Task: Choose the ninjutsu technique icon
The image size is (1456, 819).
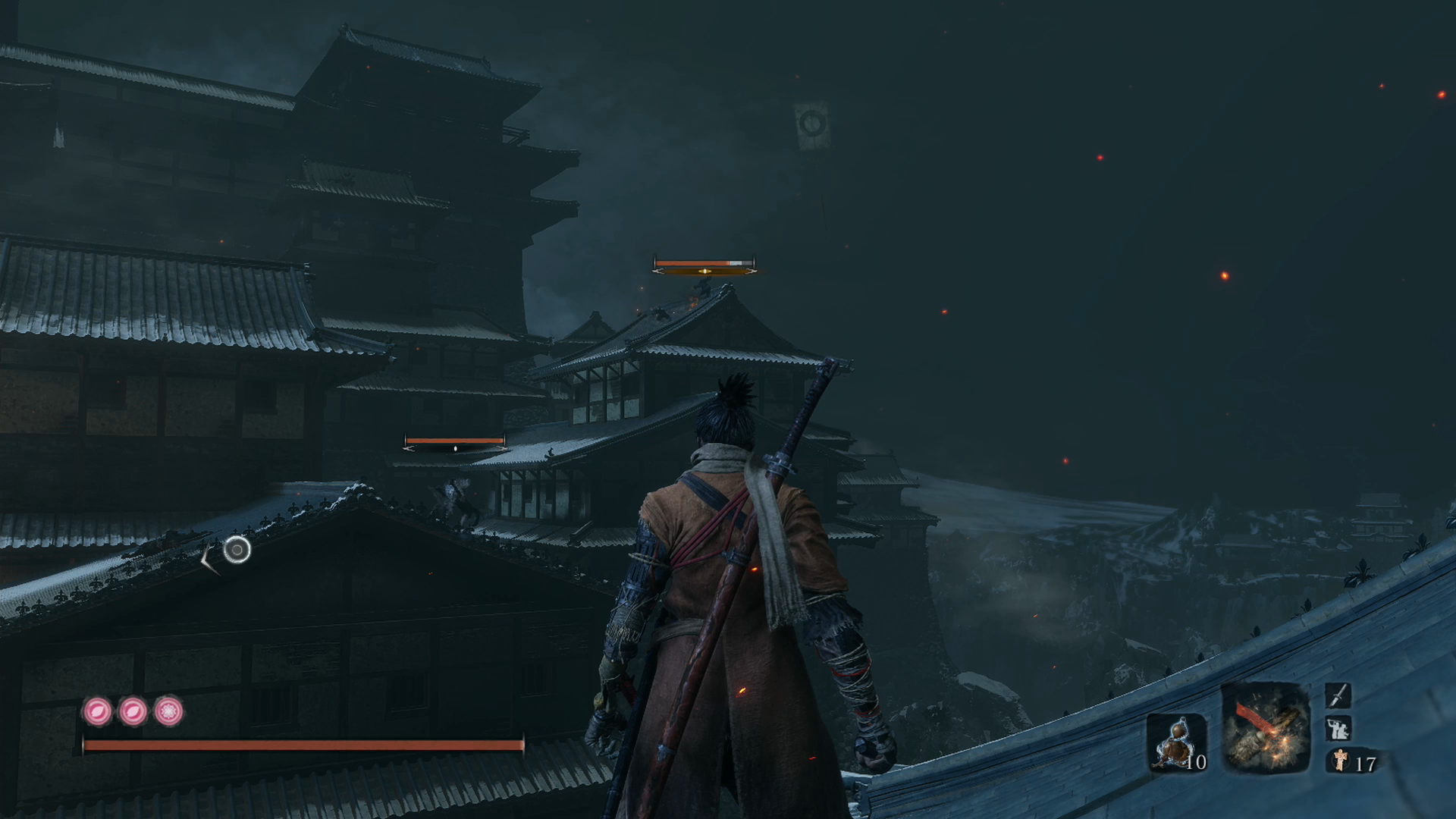Action: pos(1338,729)
